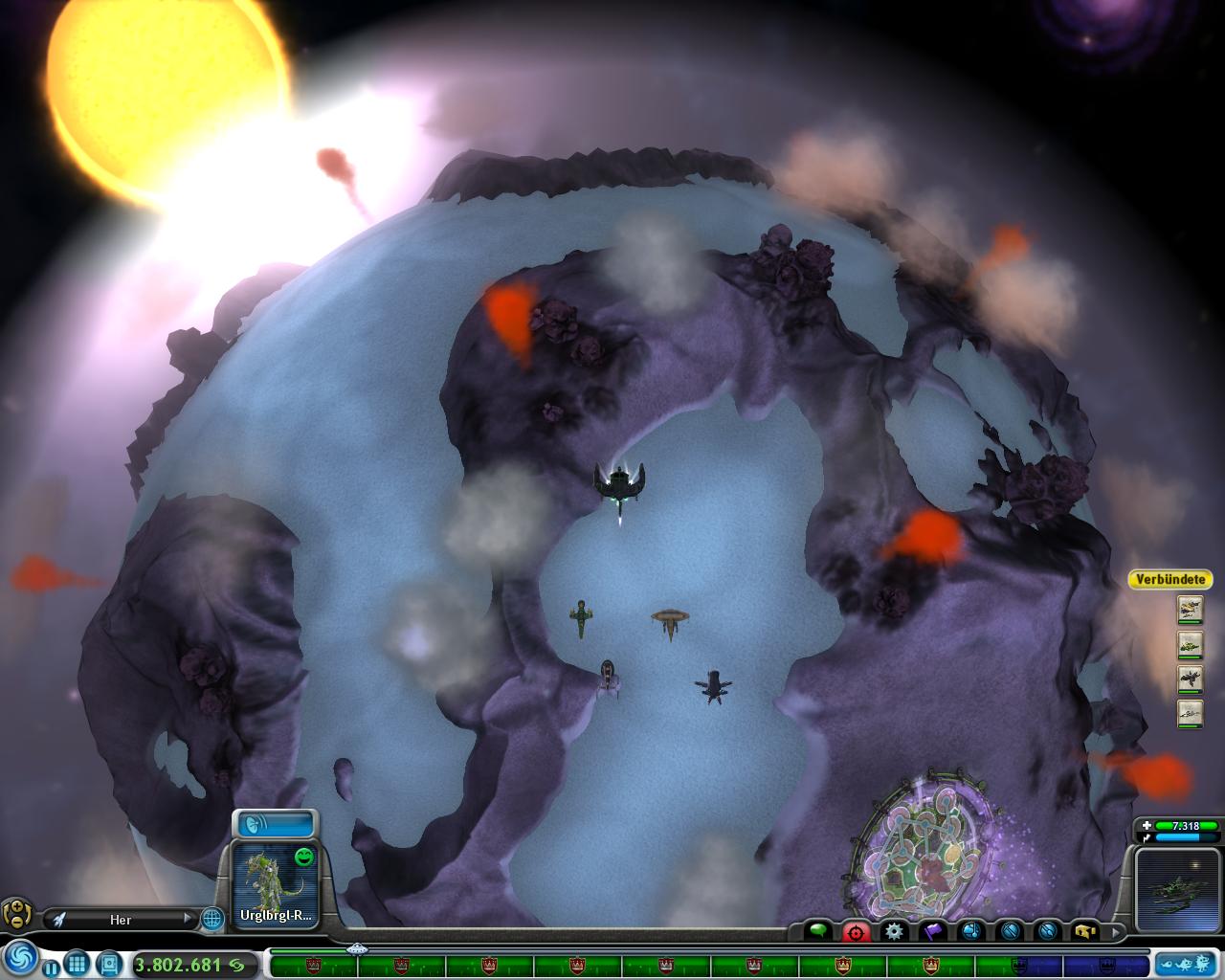Select the green allied ship portrait
The image size is (1225, 980).
coord(1190,644)
